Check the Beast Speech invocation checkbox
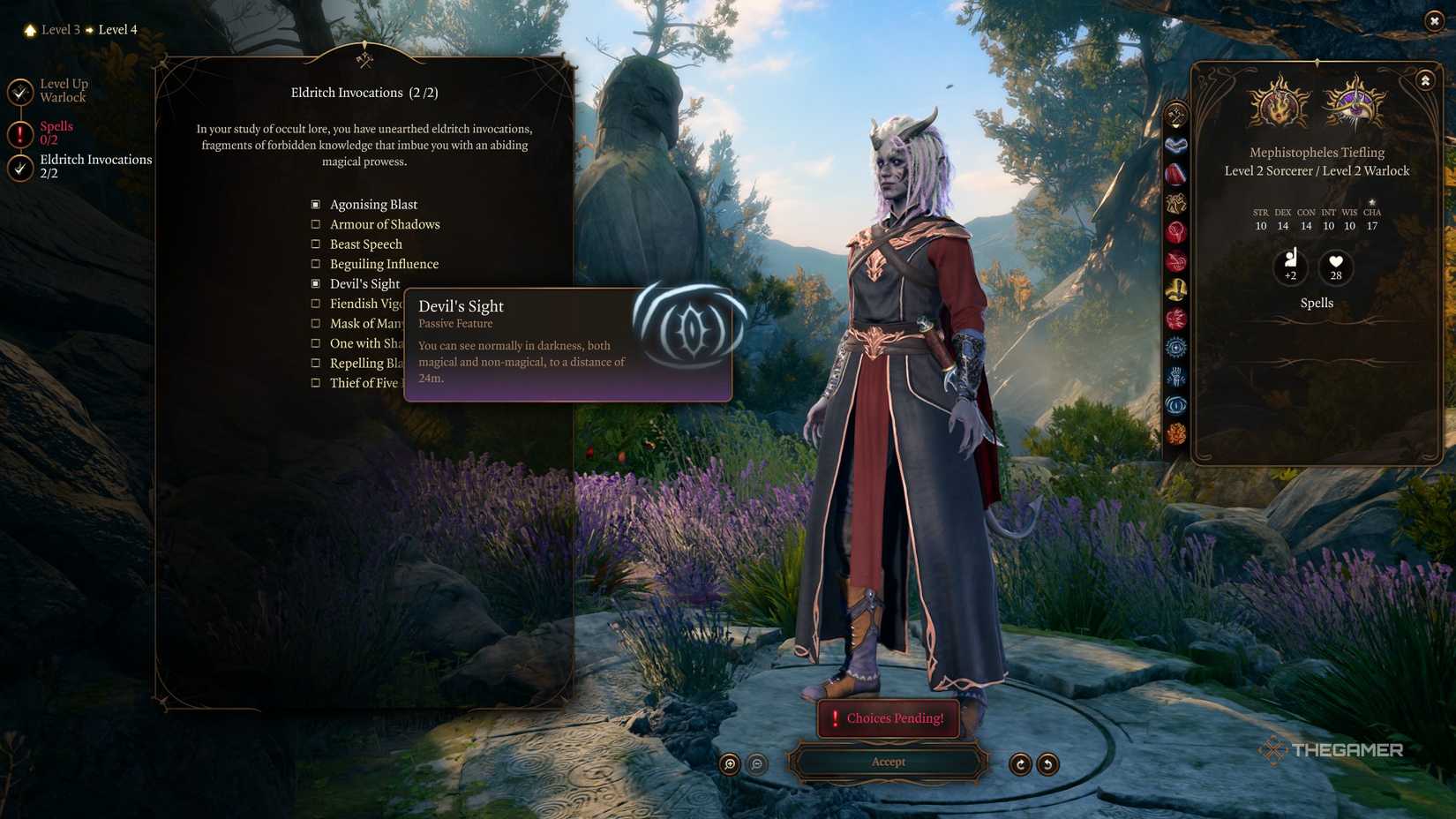The image size is (1456, 819). click(316, 244)
